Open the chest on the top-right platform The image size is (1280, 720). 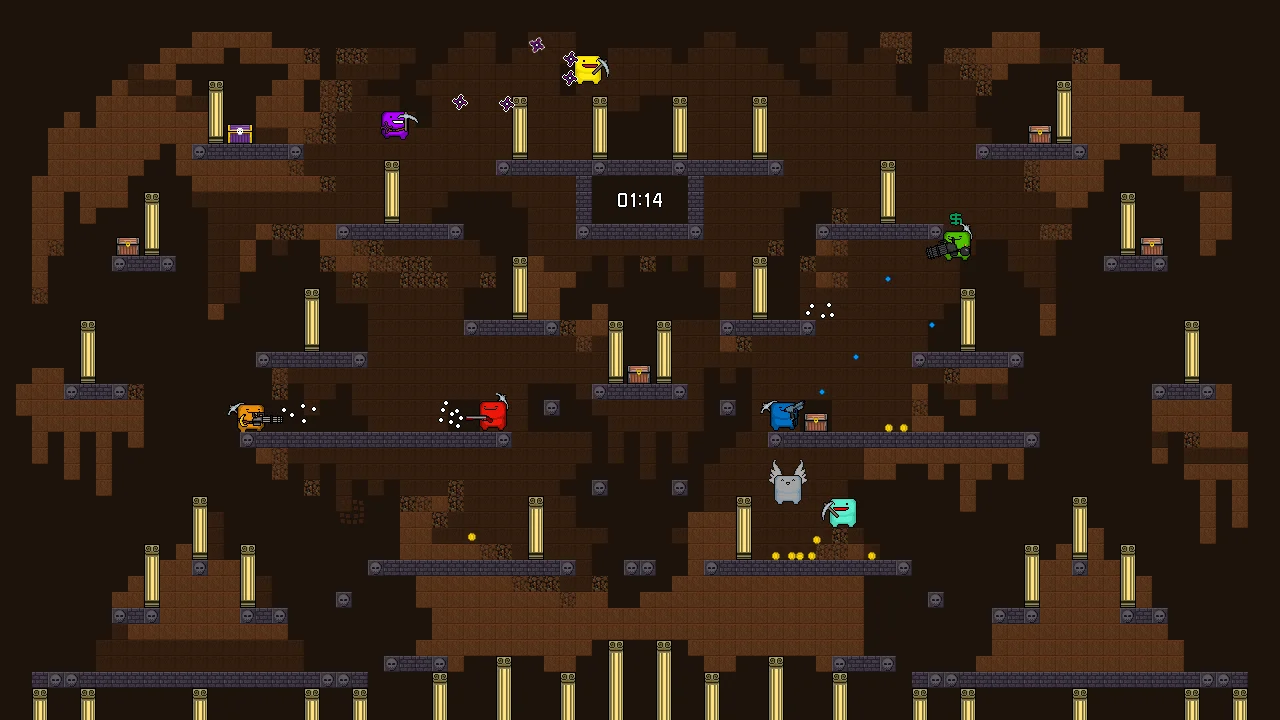[1040, 132]
